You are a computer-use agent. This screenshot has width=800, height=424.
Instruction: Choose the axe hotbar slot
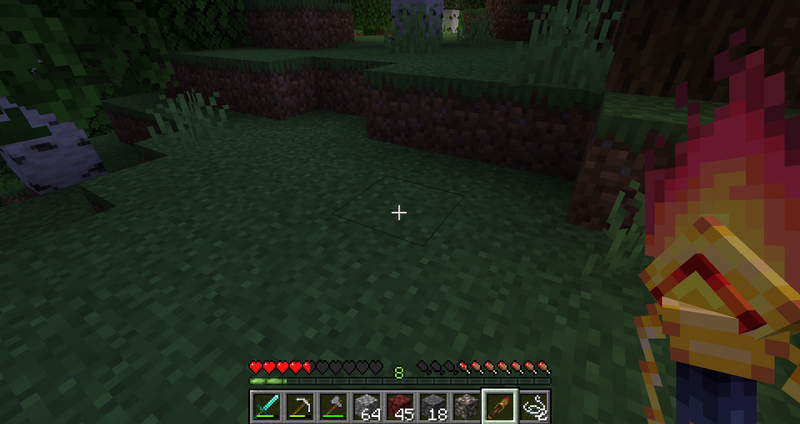pyautogui.click(x=332, y=406)
